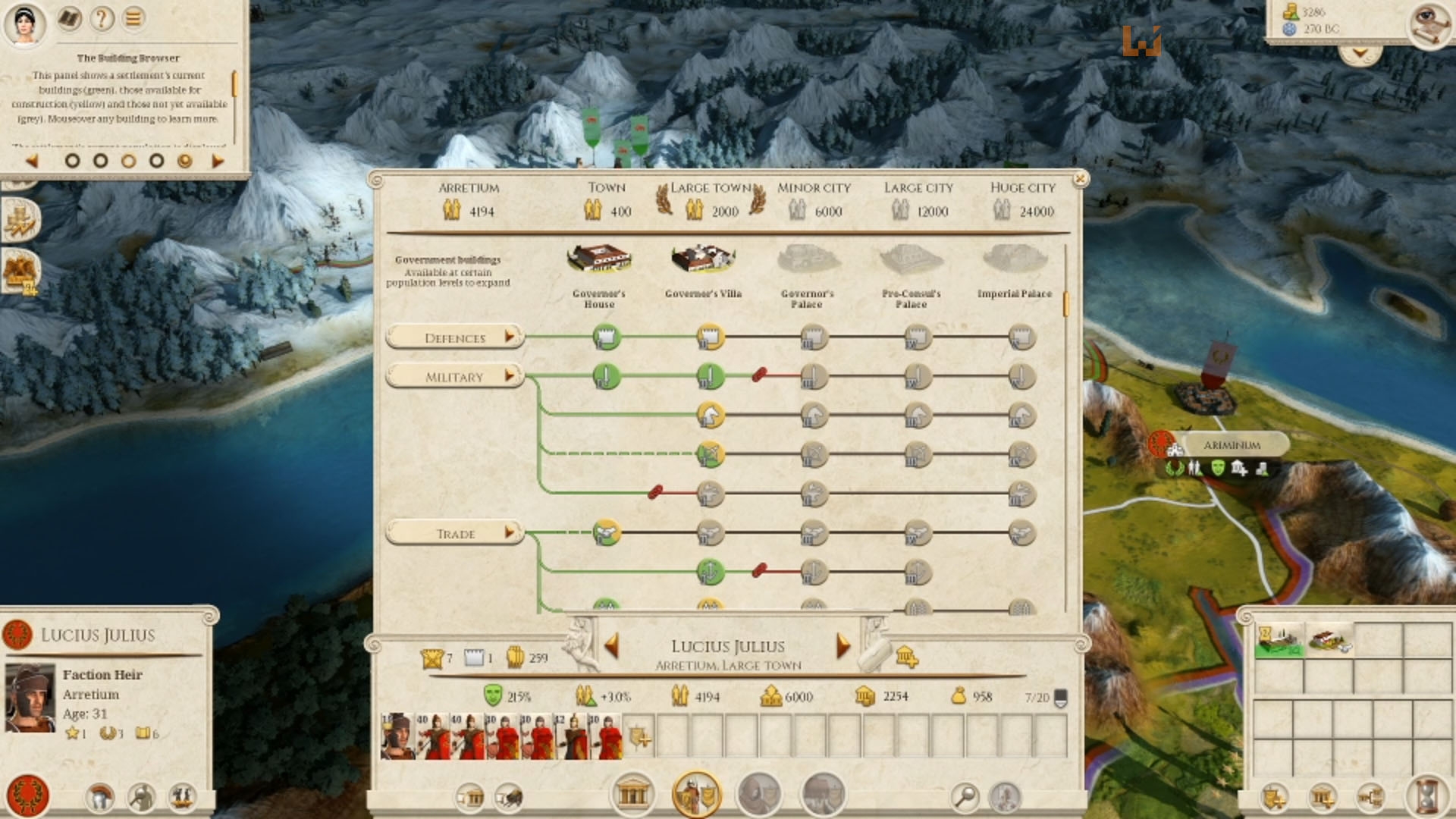Screen dimensions: 1456x819
Task: Select the Ariminium settlement label
Action: (1232, 445)
